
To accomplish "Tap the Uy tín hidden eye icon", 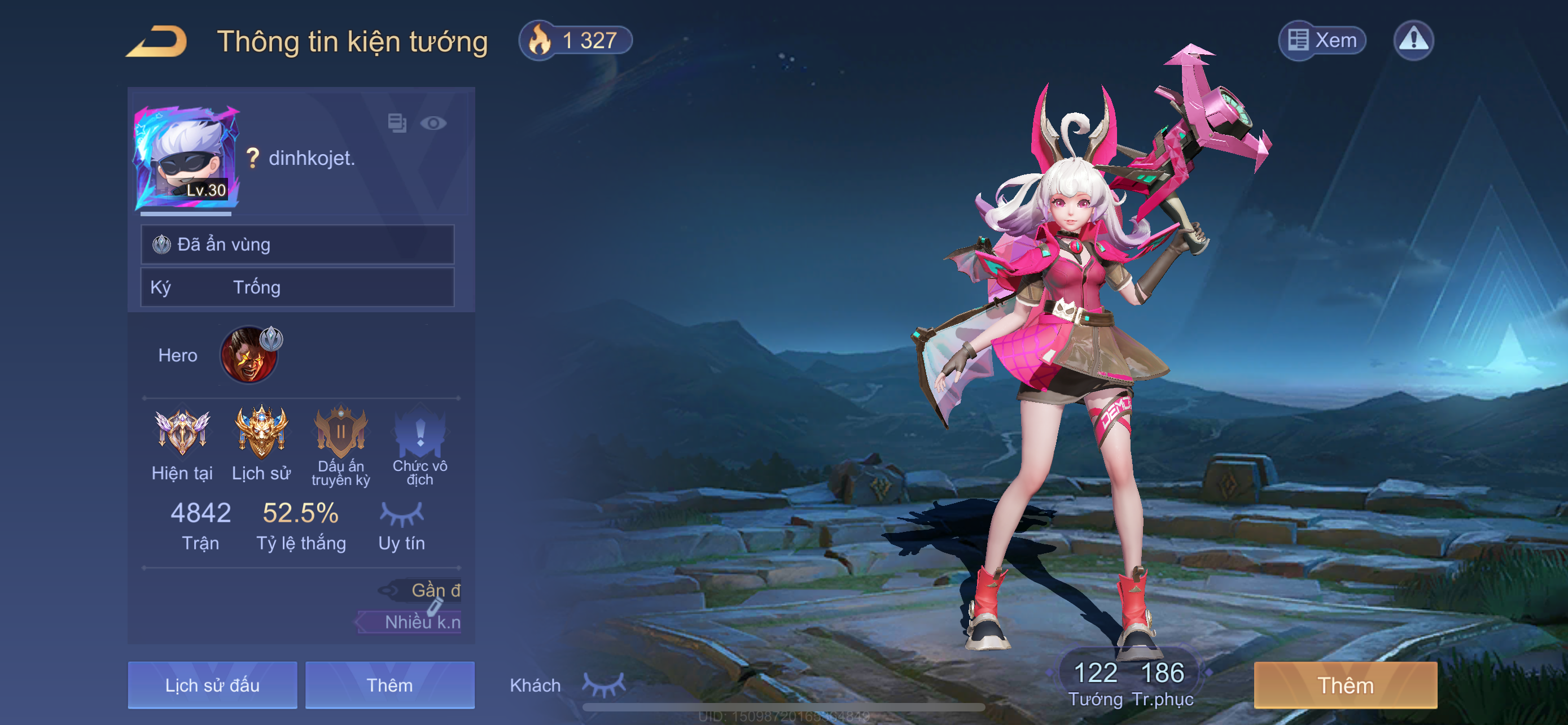I will pos(402,514).
